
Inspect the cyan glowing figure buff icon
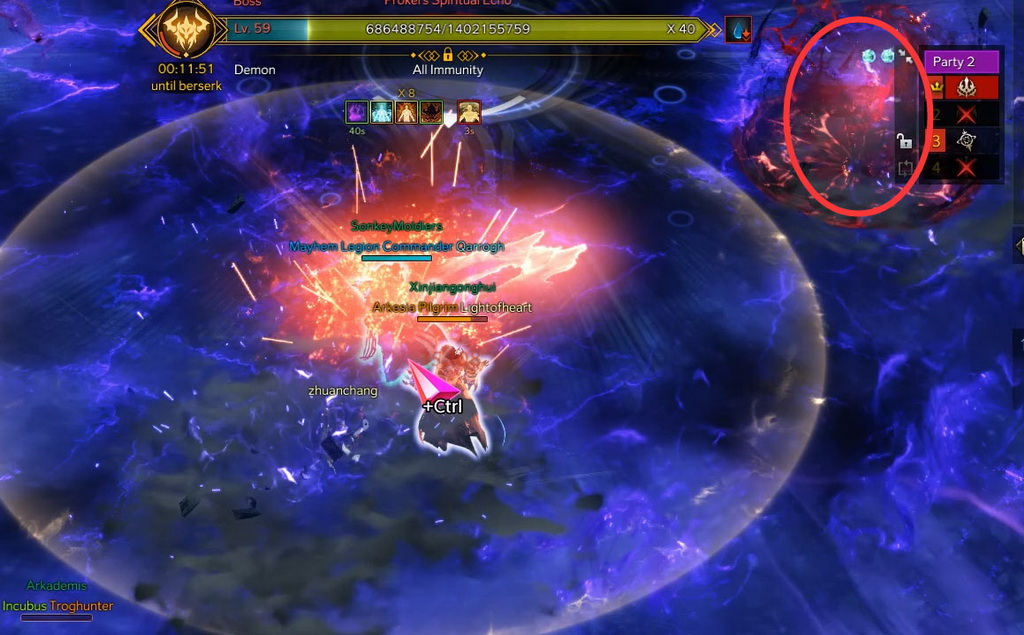click(x=382, y=112)
